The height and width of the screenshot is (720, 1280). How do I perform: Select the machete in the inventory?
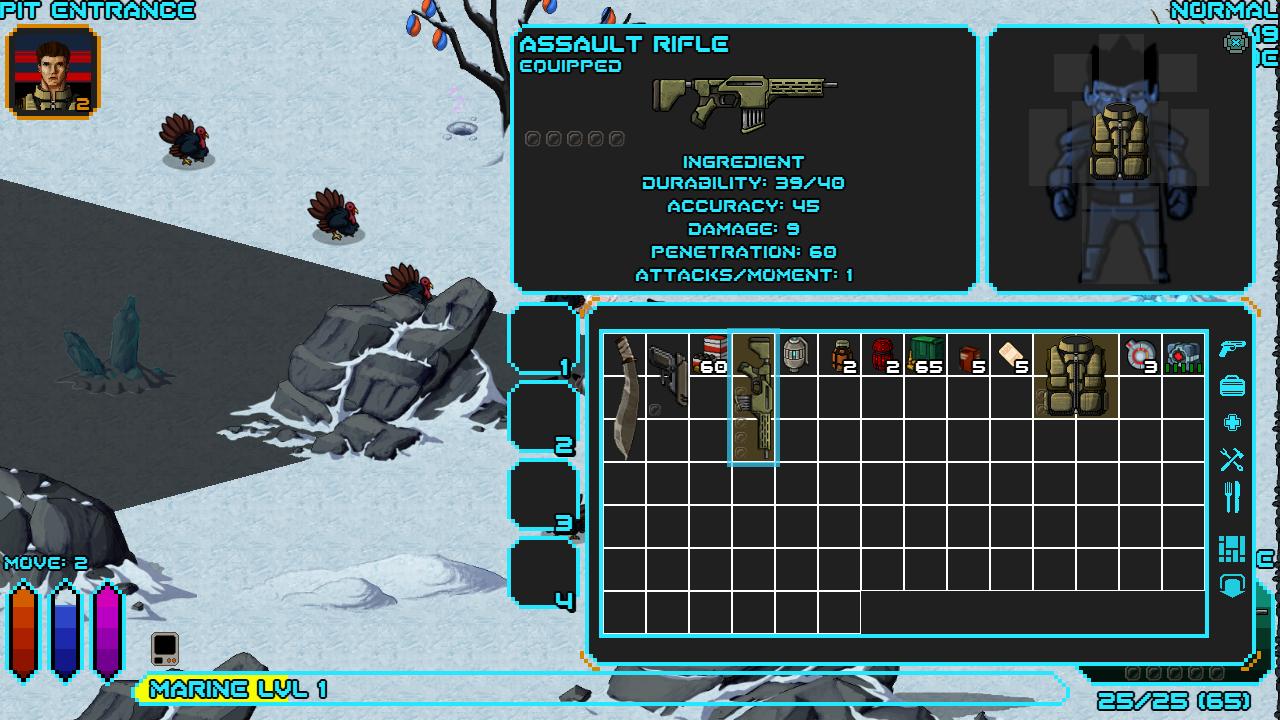coord(625,397)
